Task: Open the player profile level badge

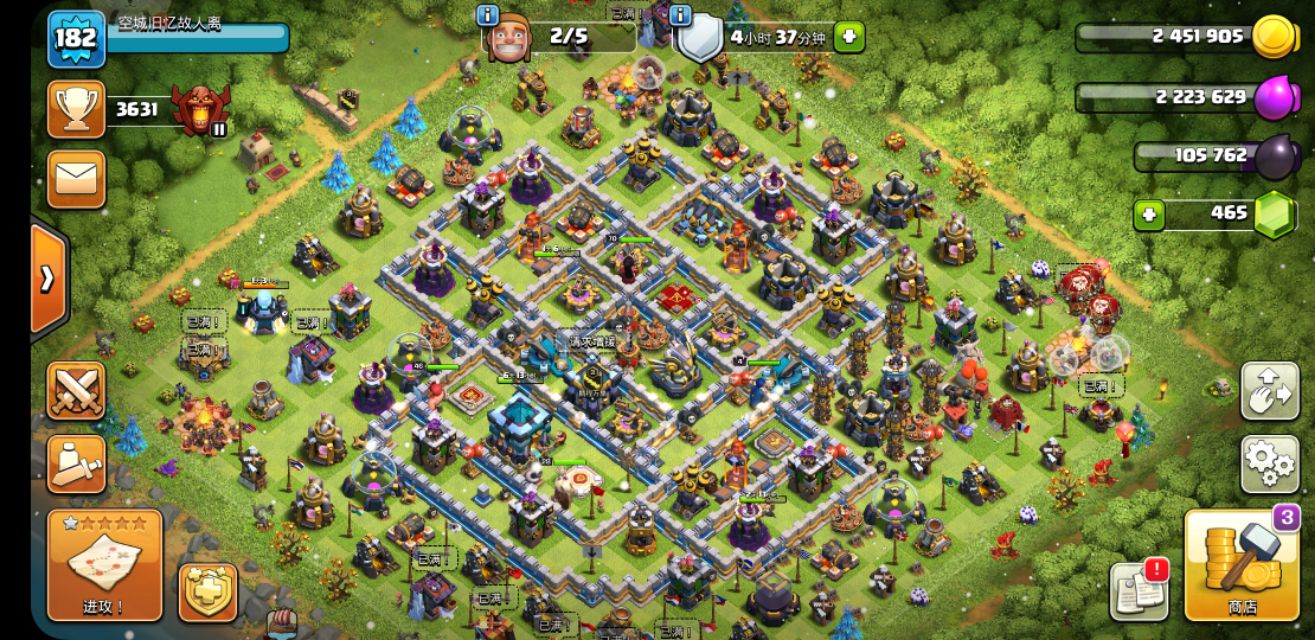Action: point(75,38)
